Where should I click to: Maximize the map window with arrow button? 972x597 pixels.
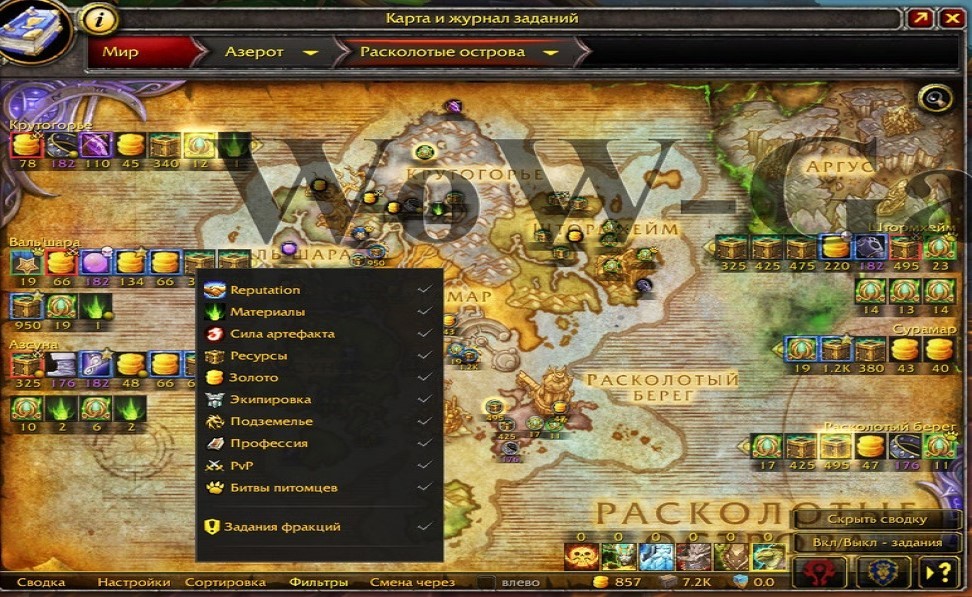(x=921, y=18)
